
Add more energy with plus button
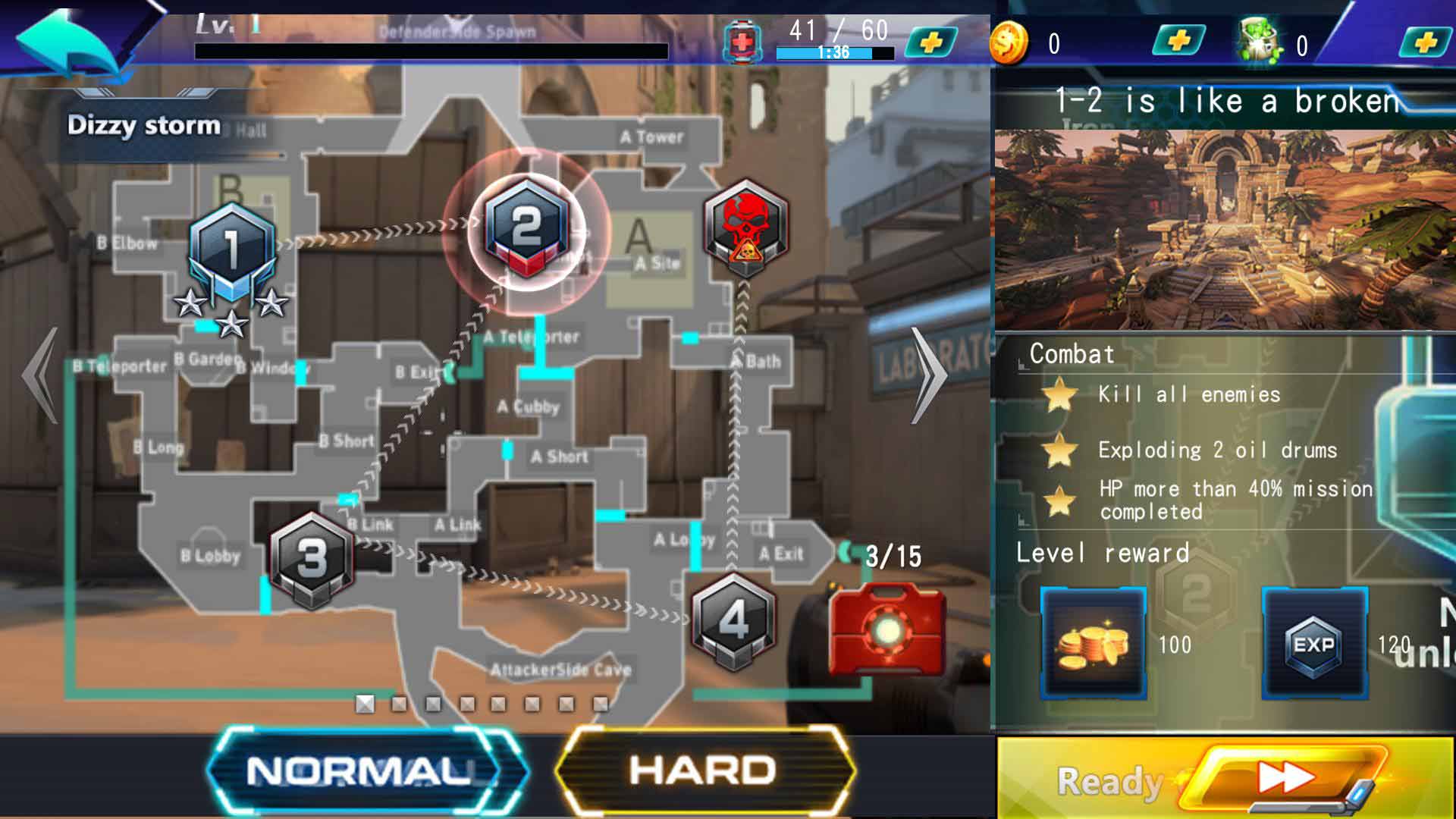pyautogui.click(x=931, y=42)
